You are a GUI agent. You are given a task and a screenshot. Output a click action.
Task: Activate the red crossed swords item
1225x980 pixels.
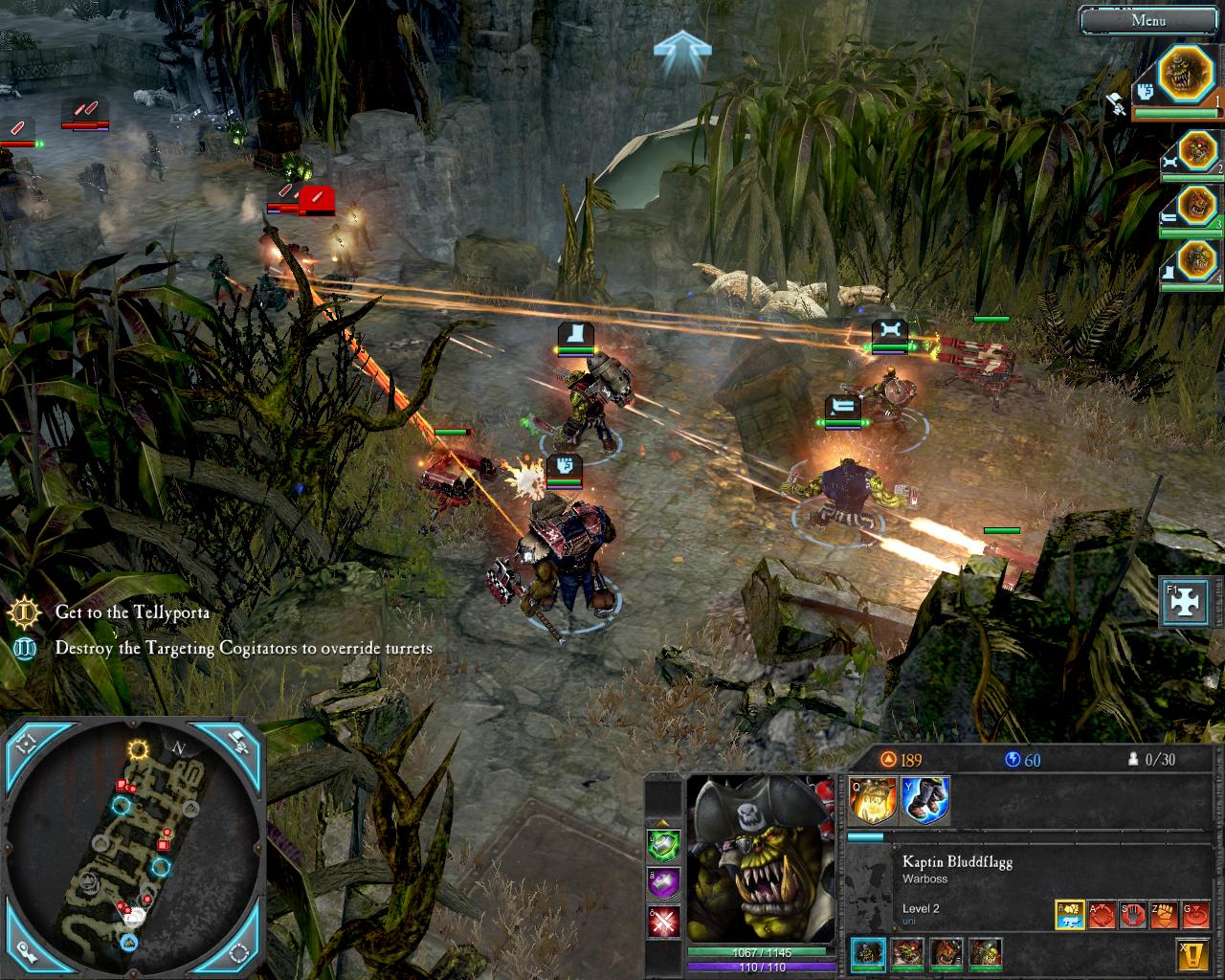664,923
